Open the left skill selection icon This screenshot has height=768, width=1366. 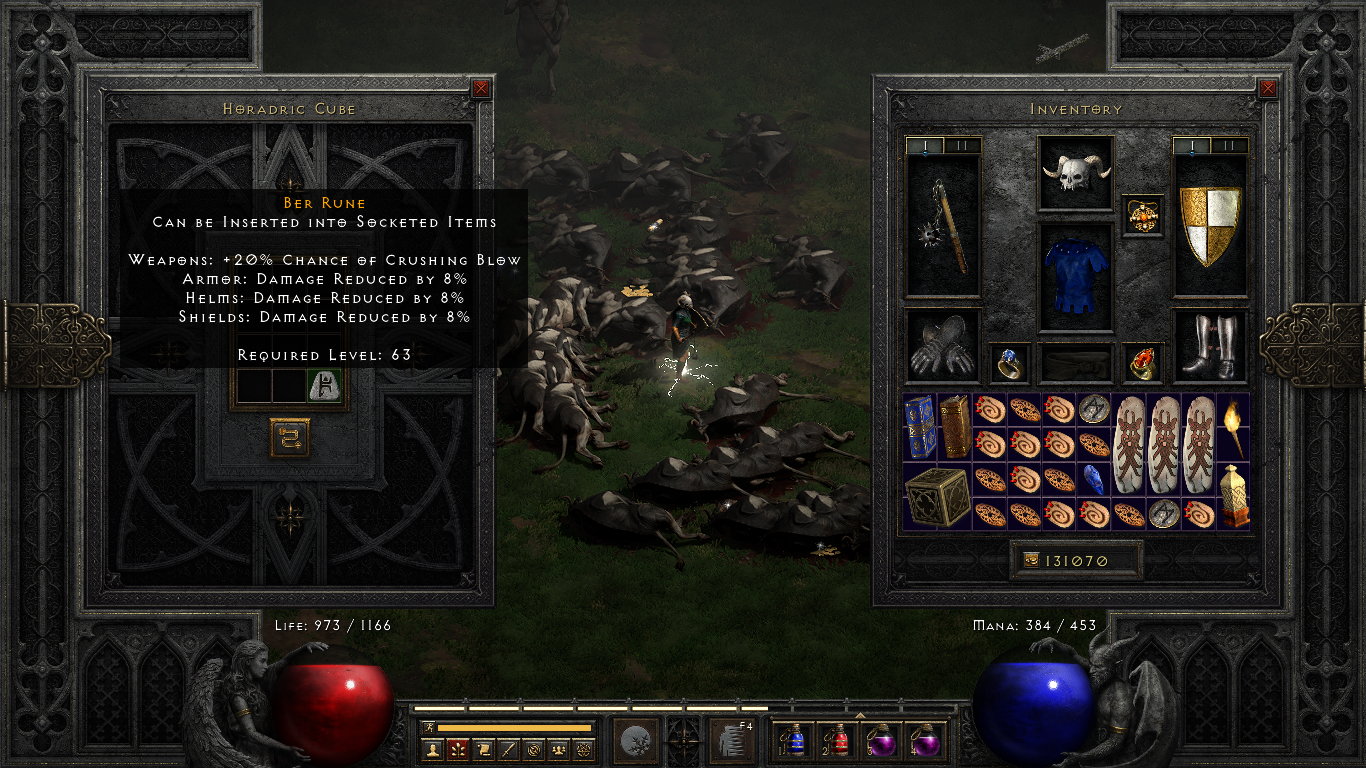pyautogui.click(x=635, y=741)
